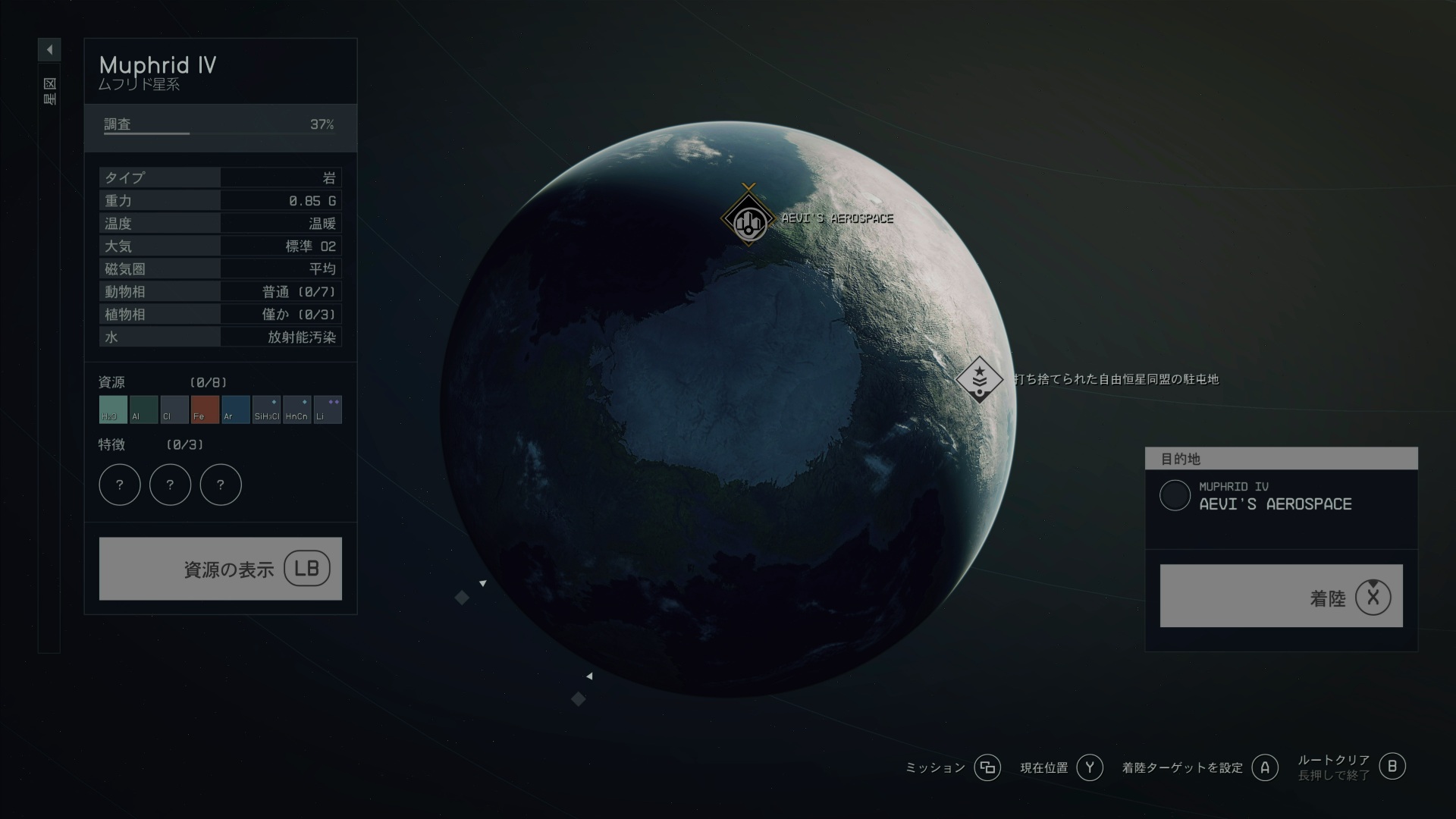Choose the SiH3Cl resource tile
Image resolution: width=1456 pixels, height=819 pixels.
coord(266,409)
